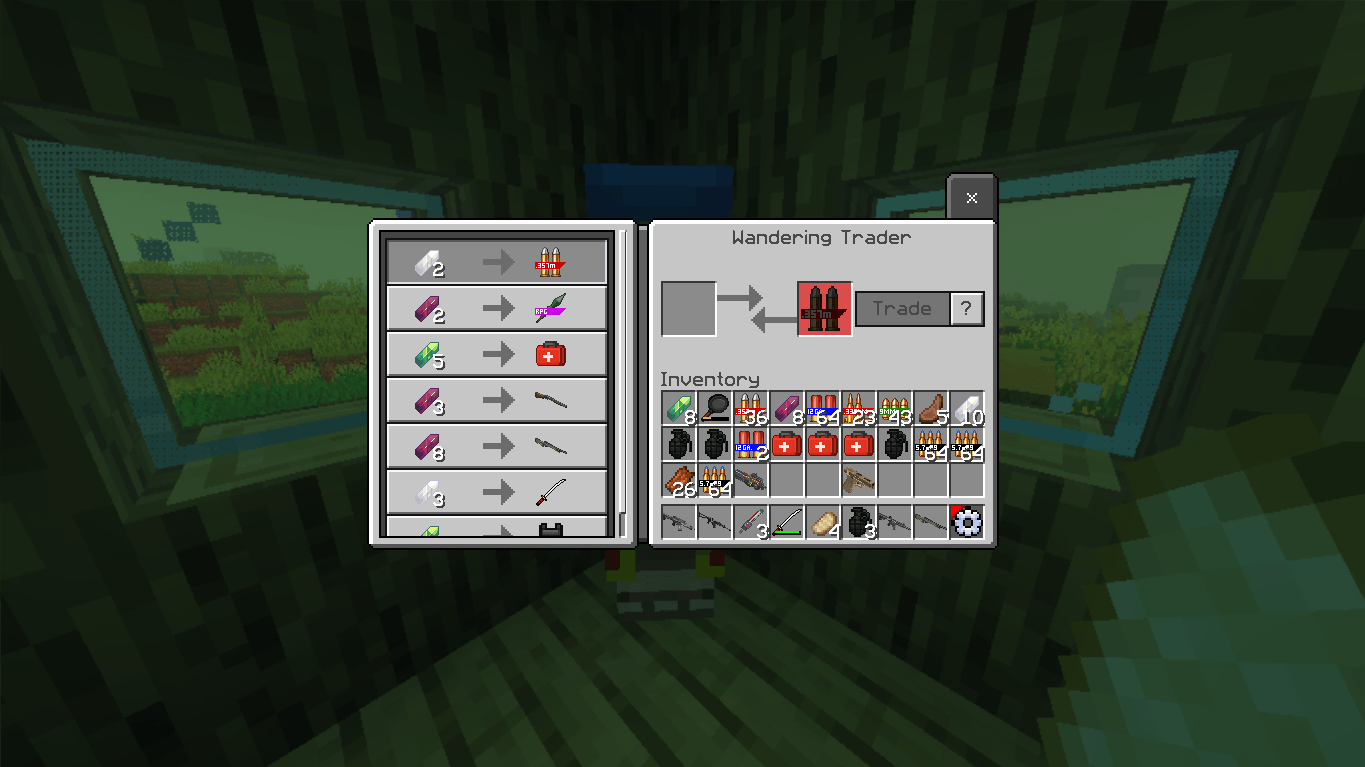Select the leather stack of 26
This screenshot has height=767, width=1365.
pos(678,481)
